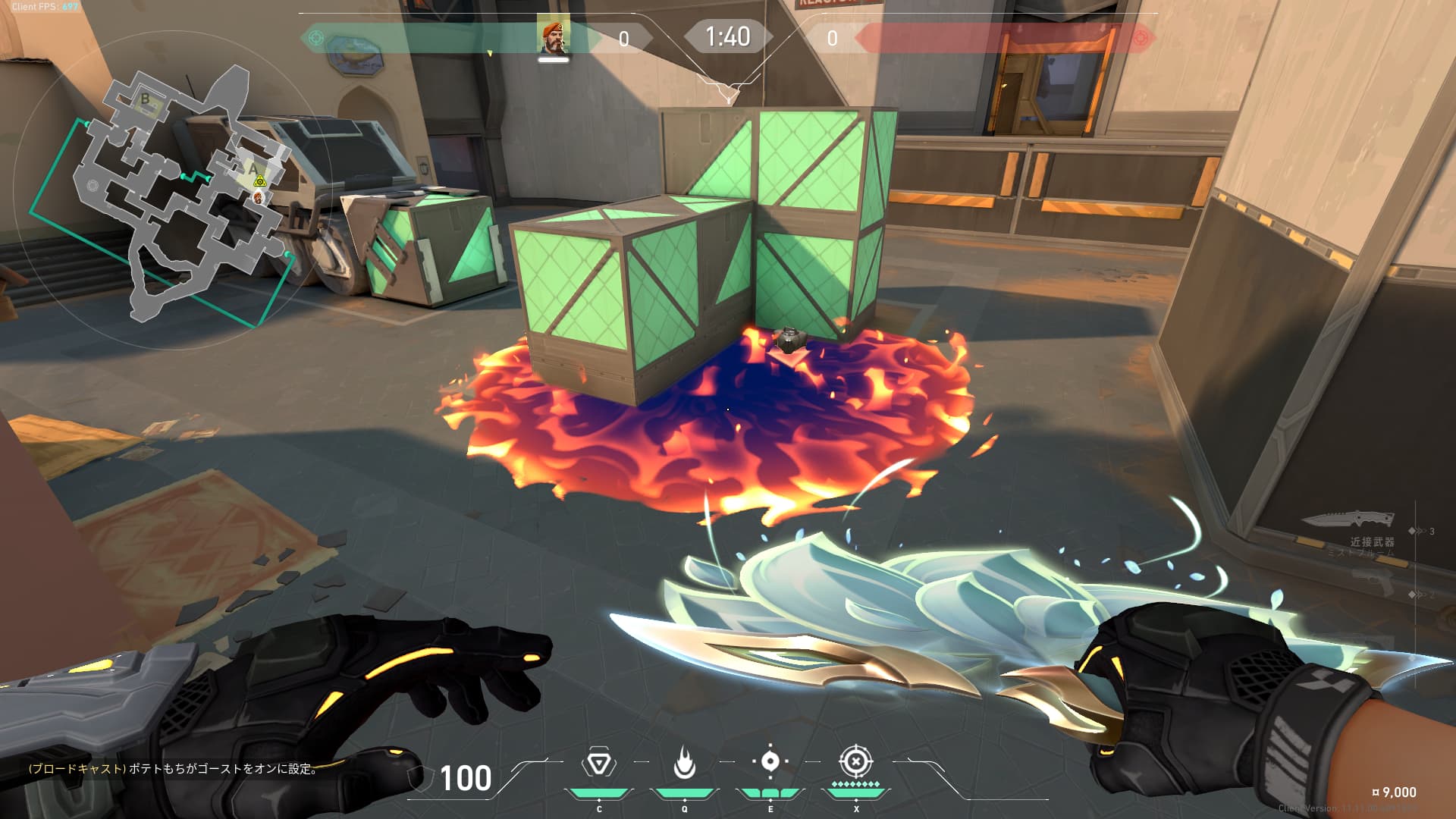
Task: Click the A site label on the minimap
Action: tap(253, 168)
